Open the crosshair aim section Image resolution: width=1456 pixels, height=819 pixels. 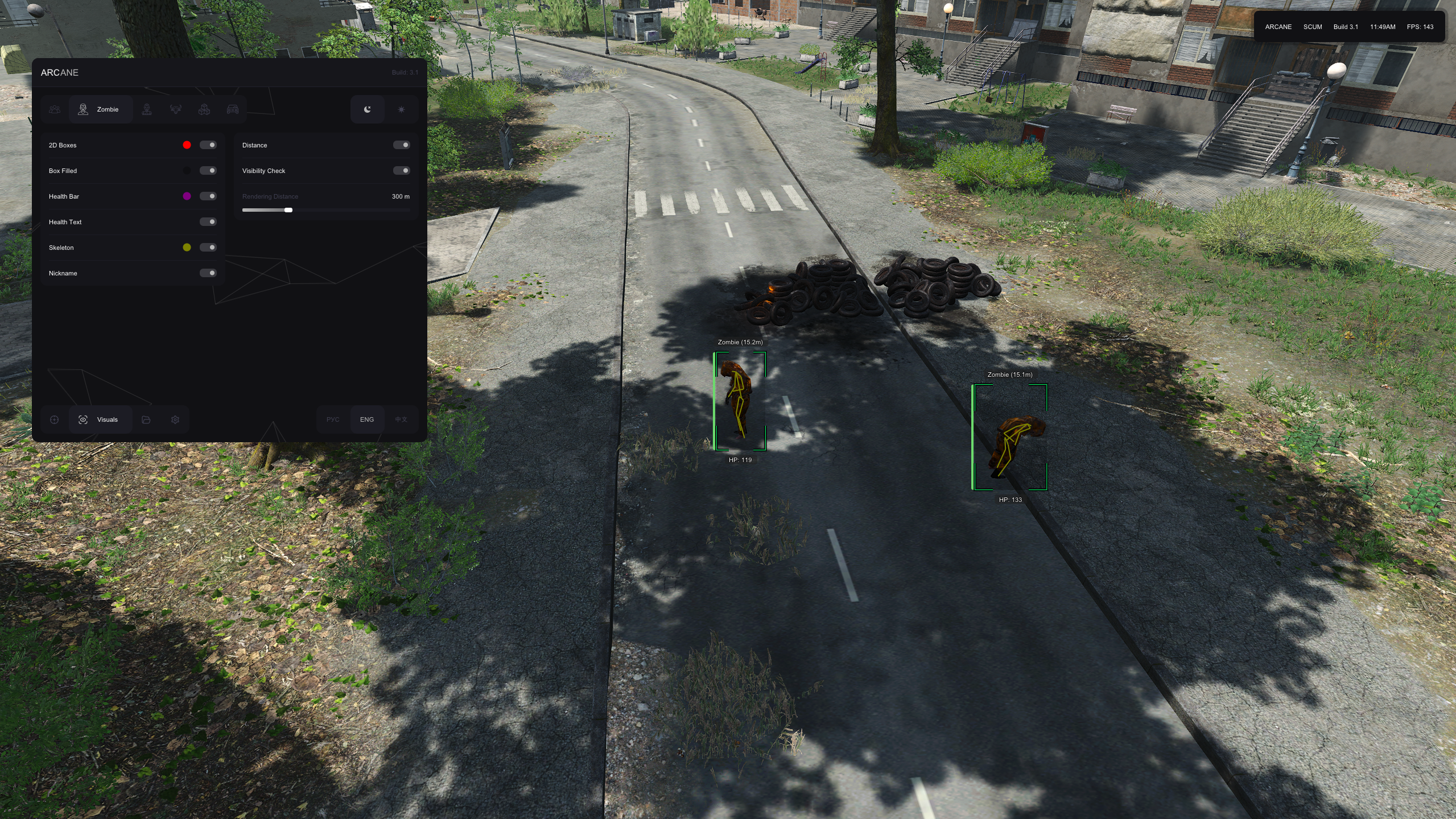tap(55, 419)
